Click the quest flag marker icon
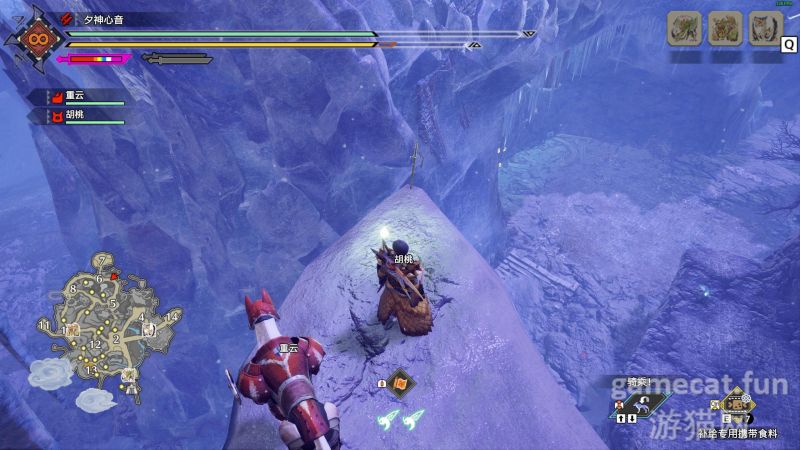Screen dimensions: 800x450 tap(399, 382)
